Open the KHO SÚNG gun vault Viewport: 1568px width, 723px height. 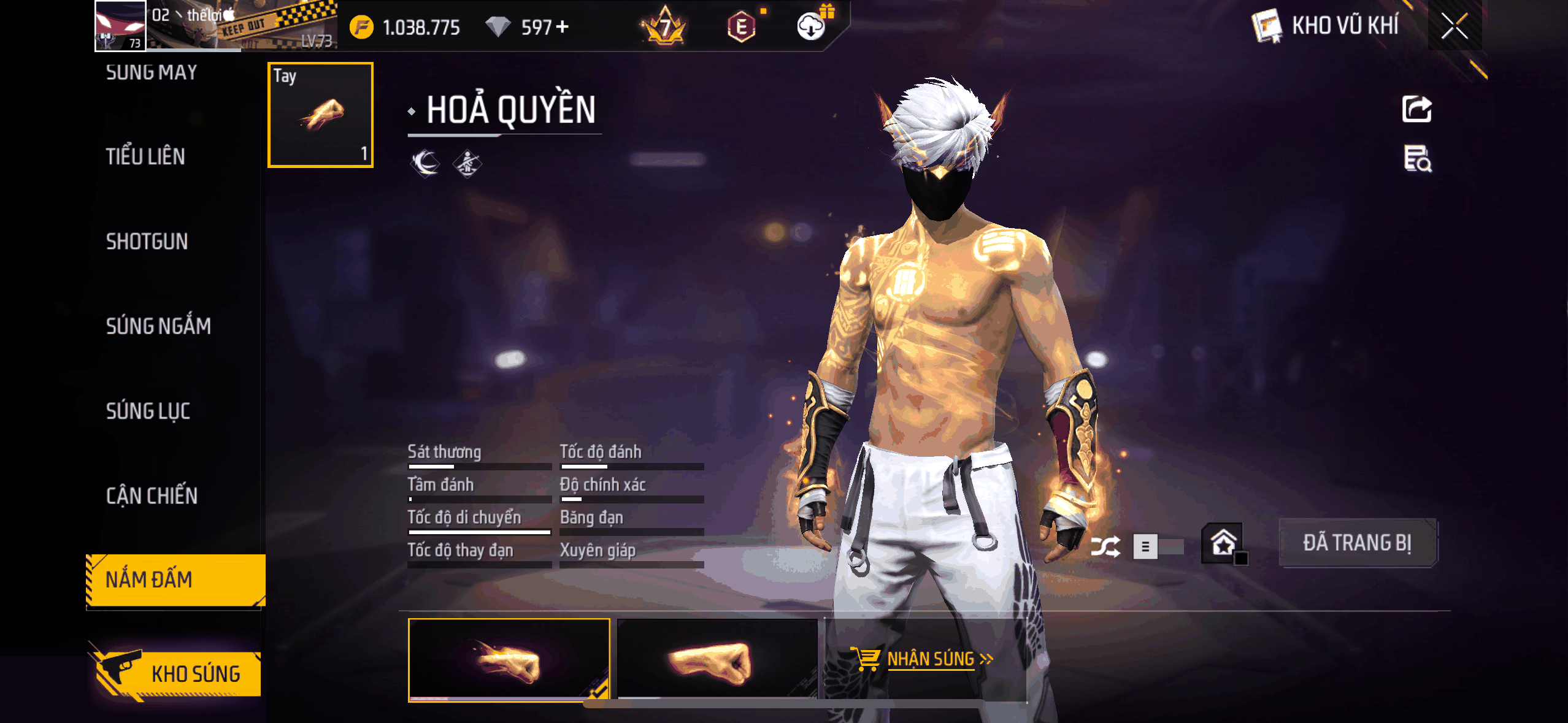pyautogui.click(x=178, y=673)
